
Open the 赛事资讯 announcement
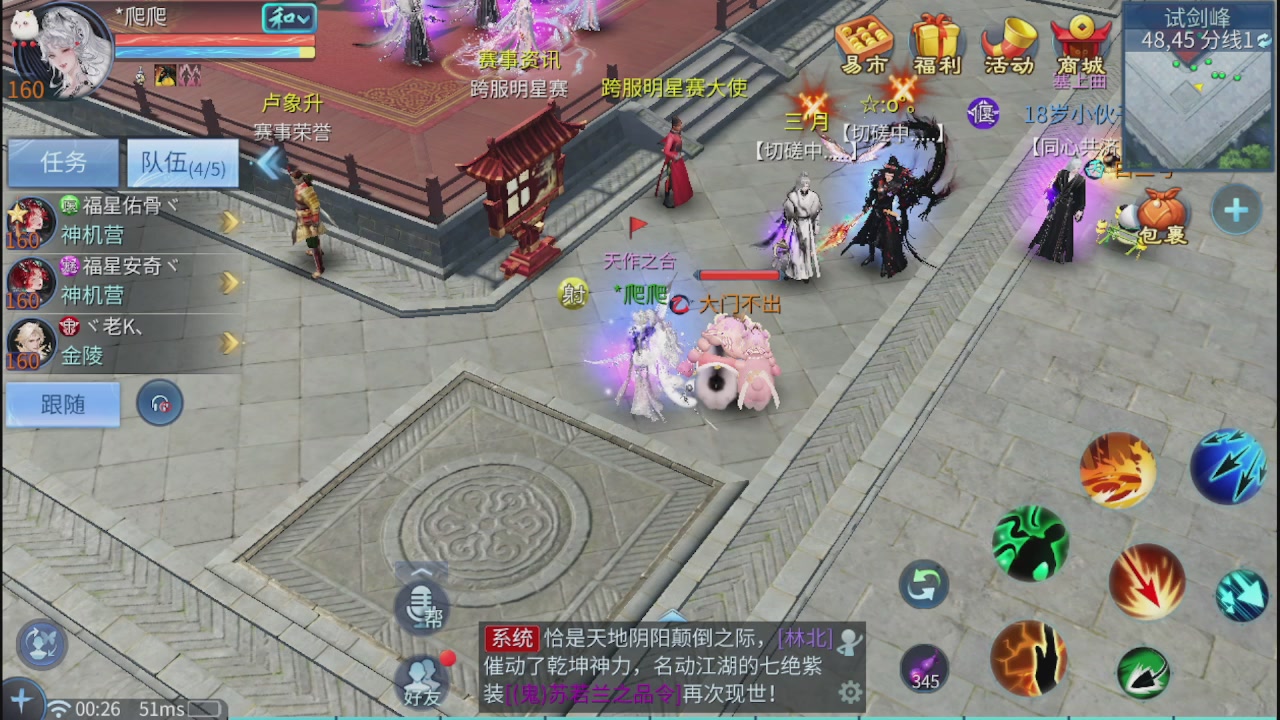pos(519,59)
